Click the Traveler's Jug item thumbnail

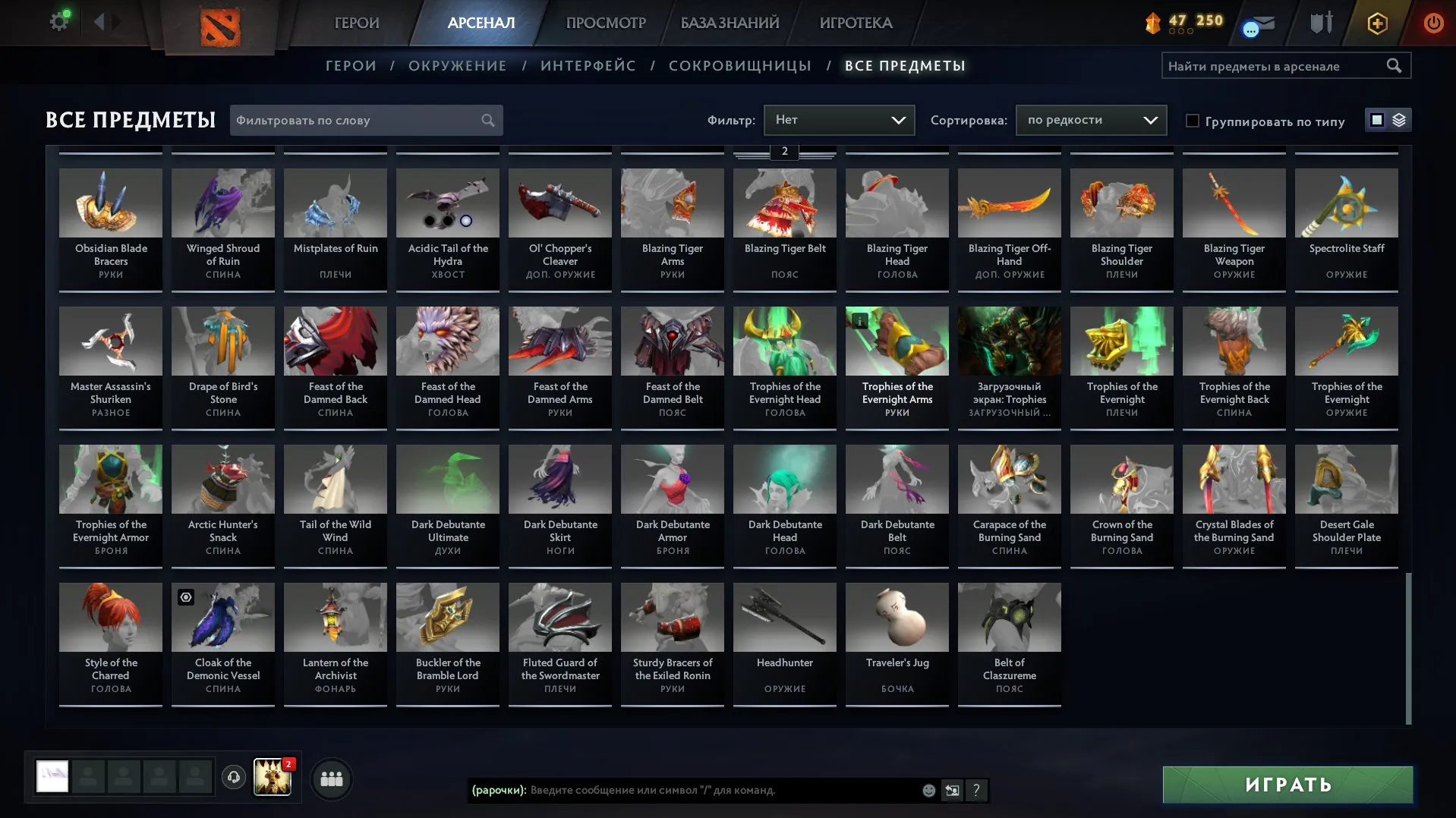coord(897,618)
